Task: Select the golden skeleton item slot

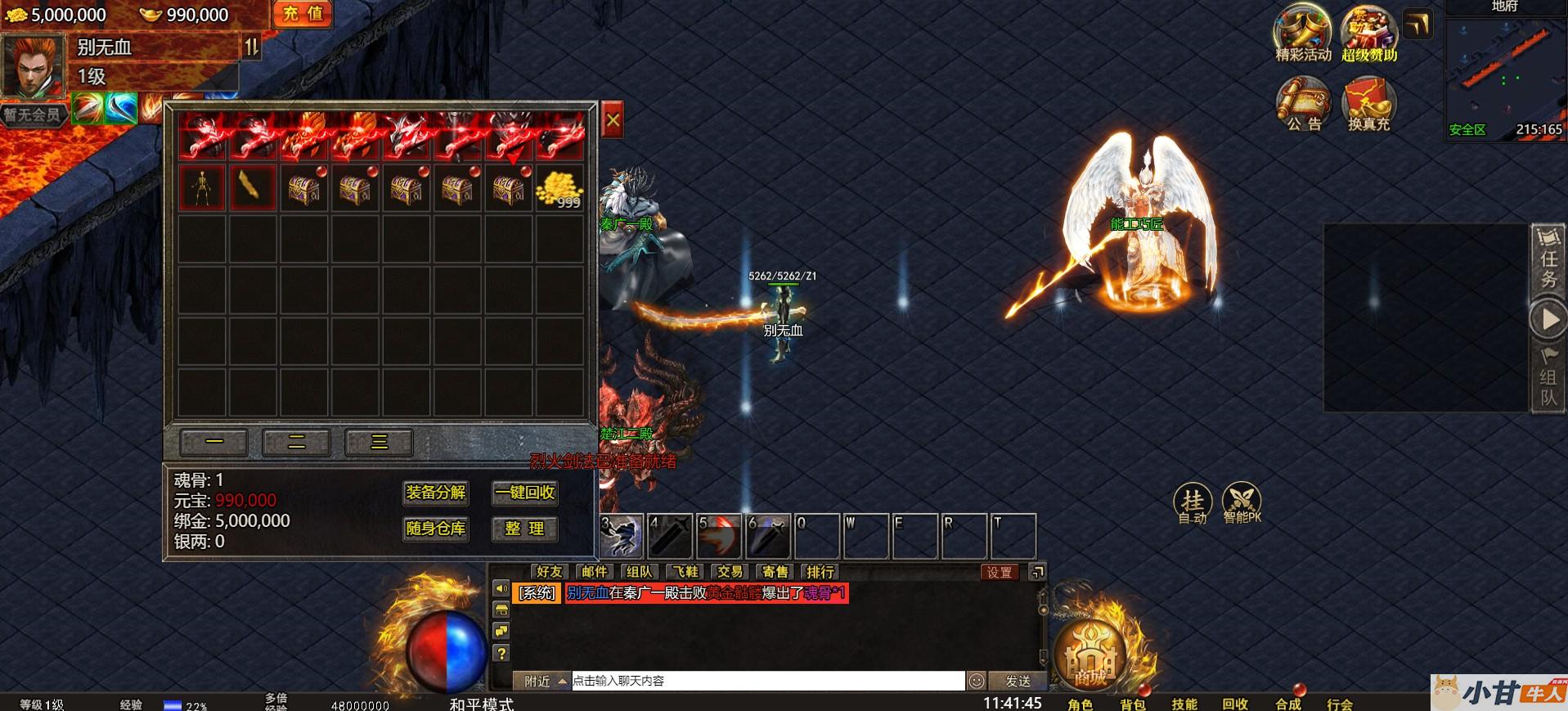Action: point(202,189)
